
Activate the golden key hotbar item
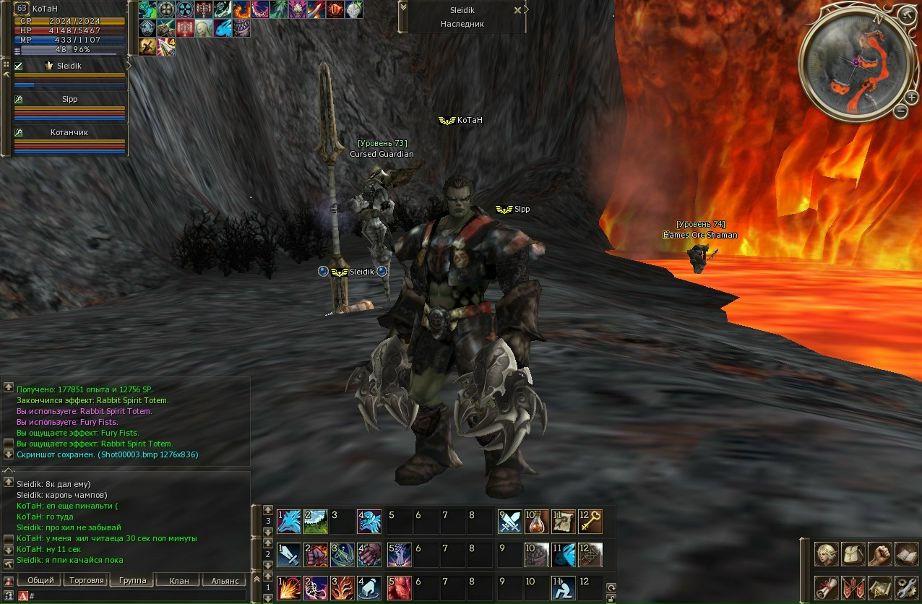(x=591, y=521)
